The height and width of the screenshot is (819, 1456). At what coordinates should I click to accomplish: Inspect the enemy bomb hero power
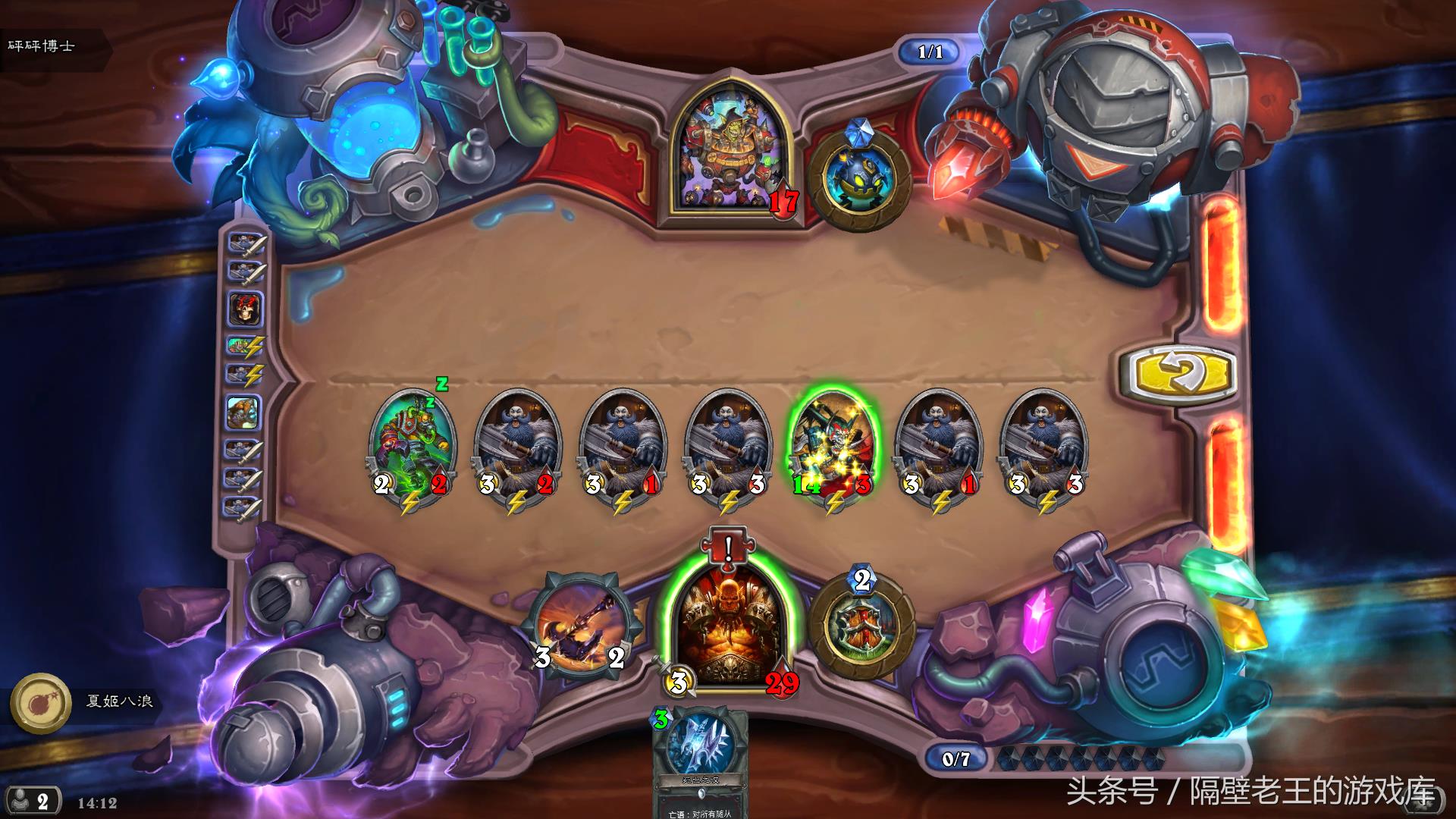tap(859, 180)
